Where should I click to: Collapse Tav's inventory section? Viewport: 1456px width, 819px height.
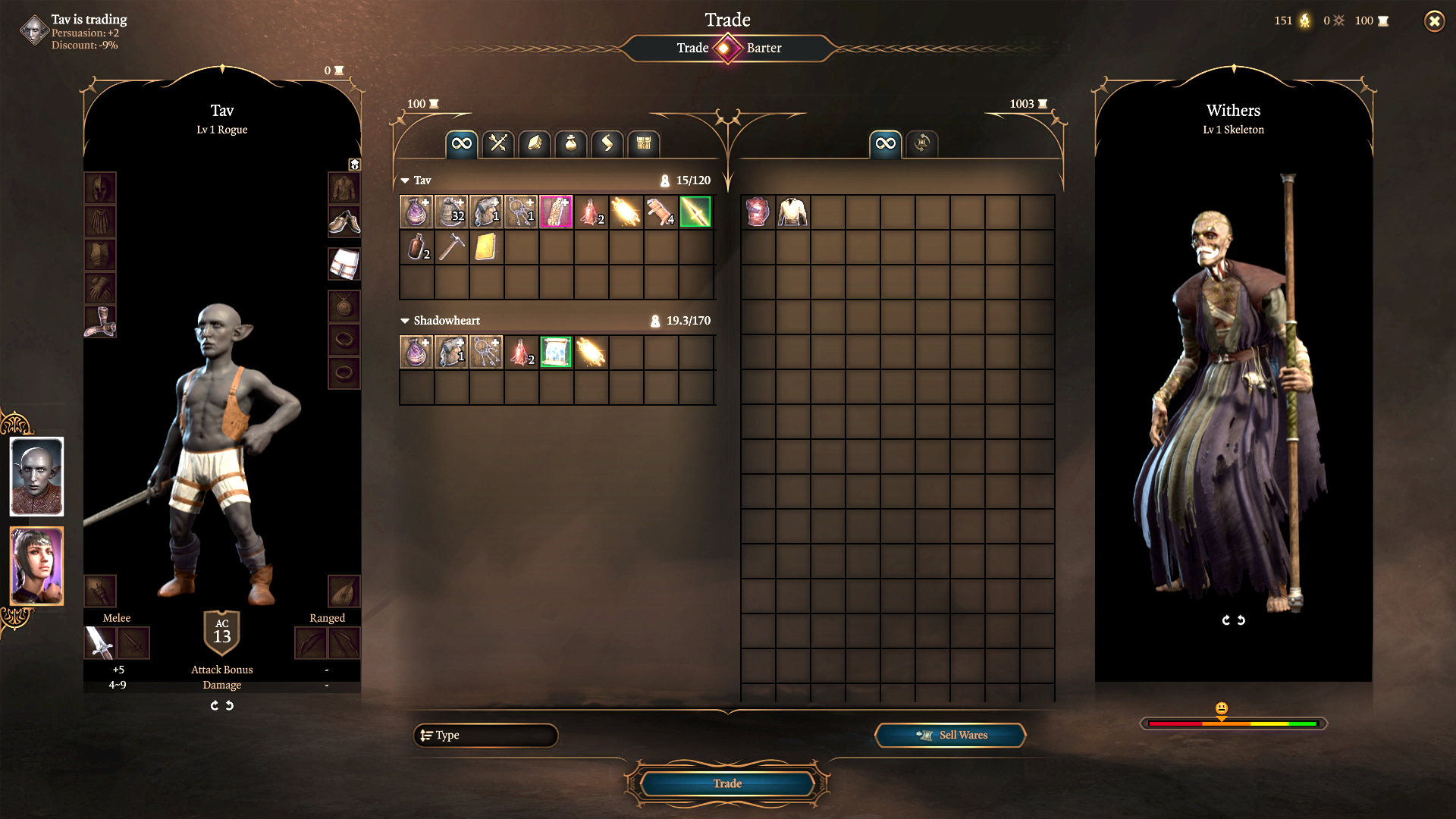405,180
